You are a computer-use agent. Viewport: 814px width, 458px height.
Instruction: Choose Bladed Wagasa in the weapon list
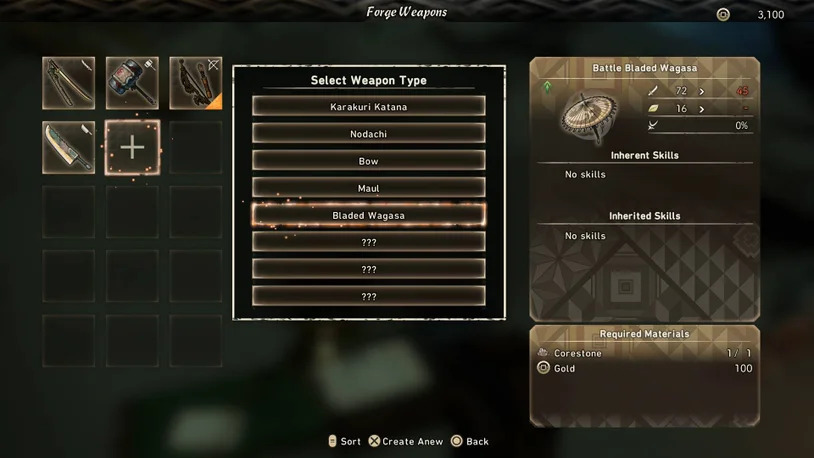(x=368, y=215)
